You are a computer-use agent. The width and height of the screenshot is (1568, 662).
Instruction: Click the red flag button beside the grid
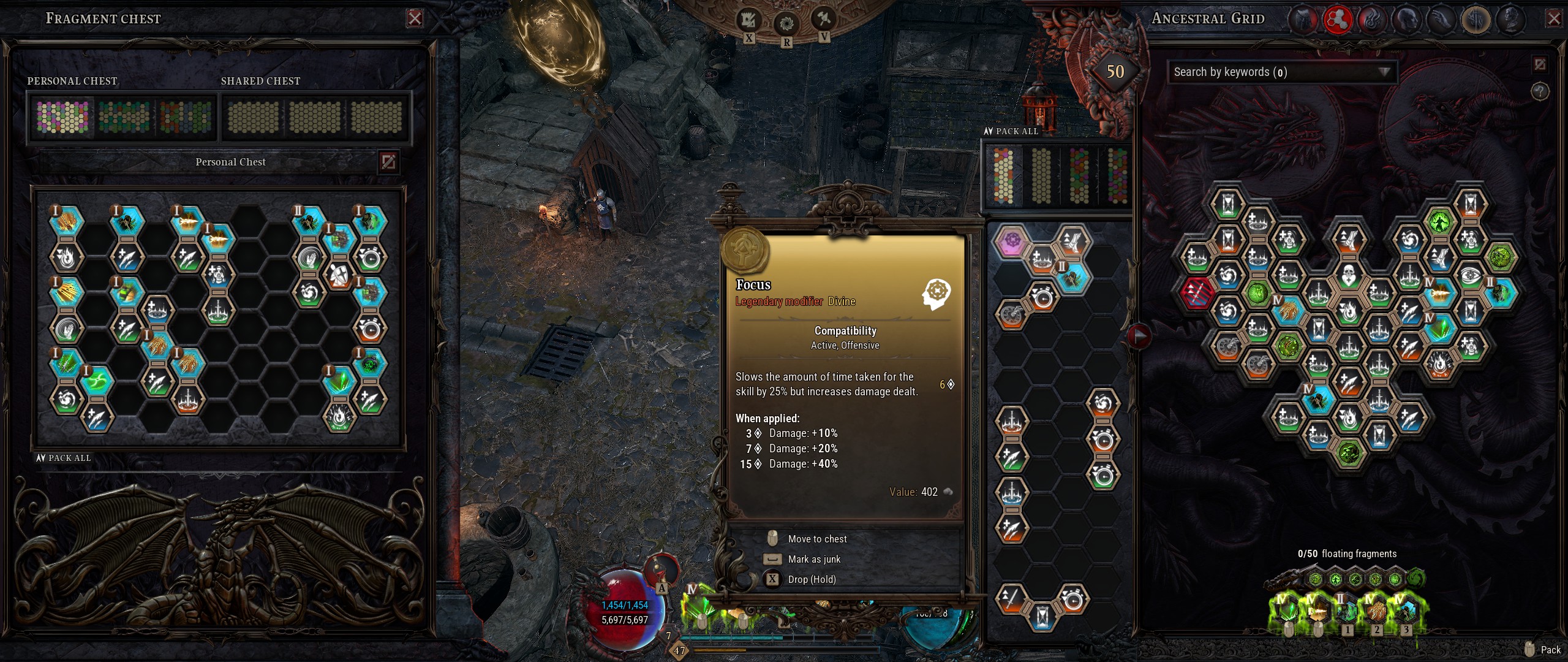[1139, 335]
